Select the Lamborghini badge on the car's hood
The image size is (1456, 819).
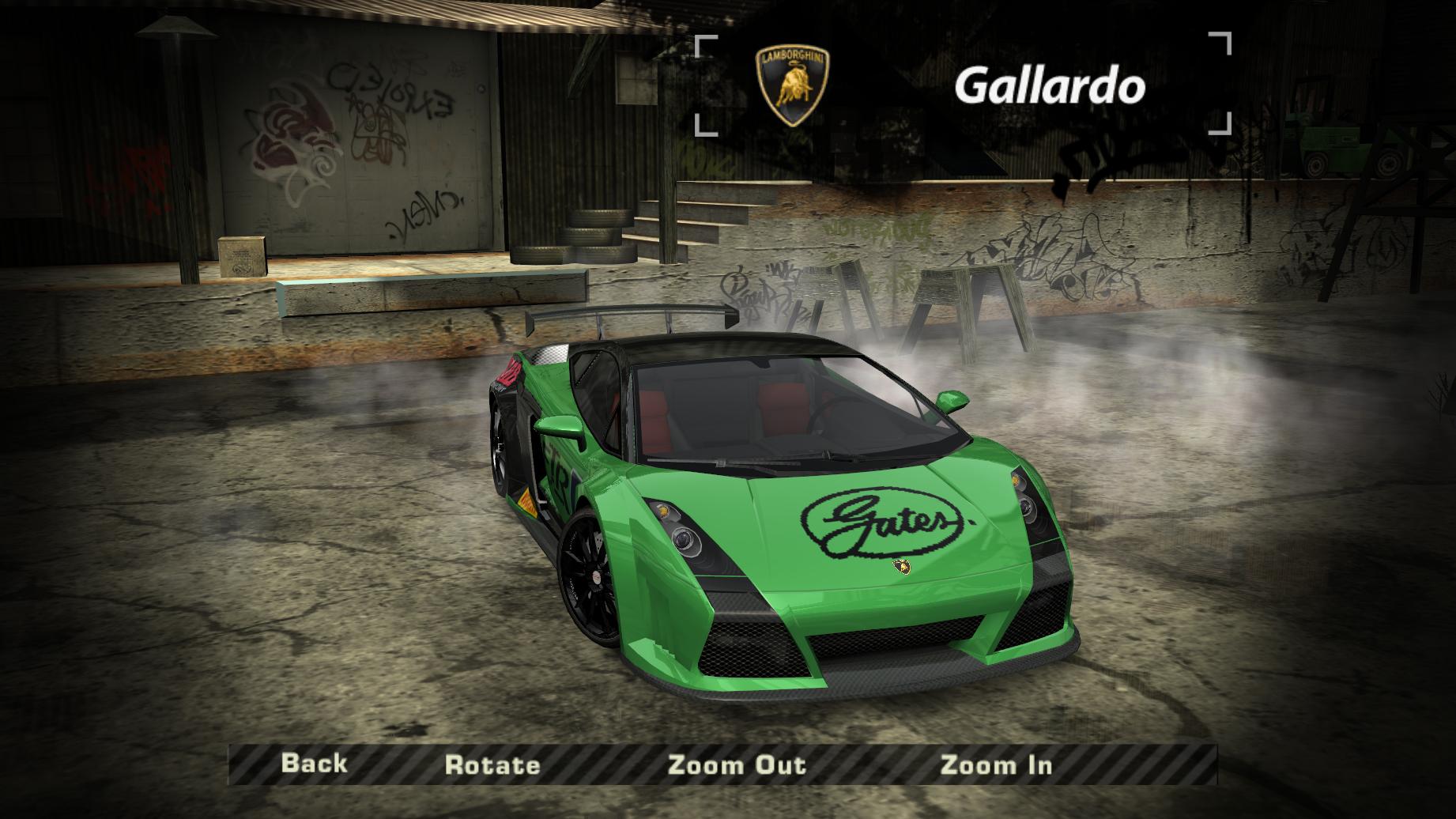pyautogui.click(x=903, y=568)
